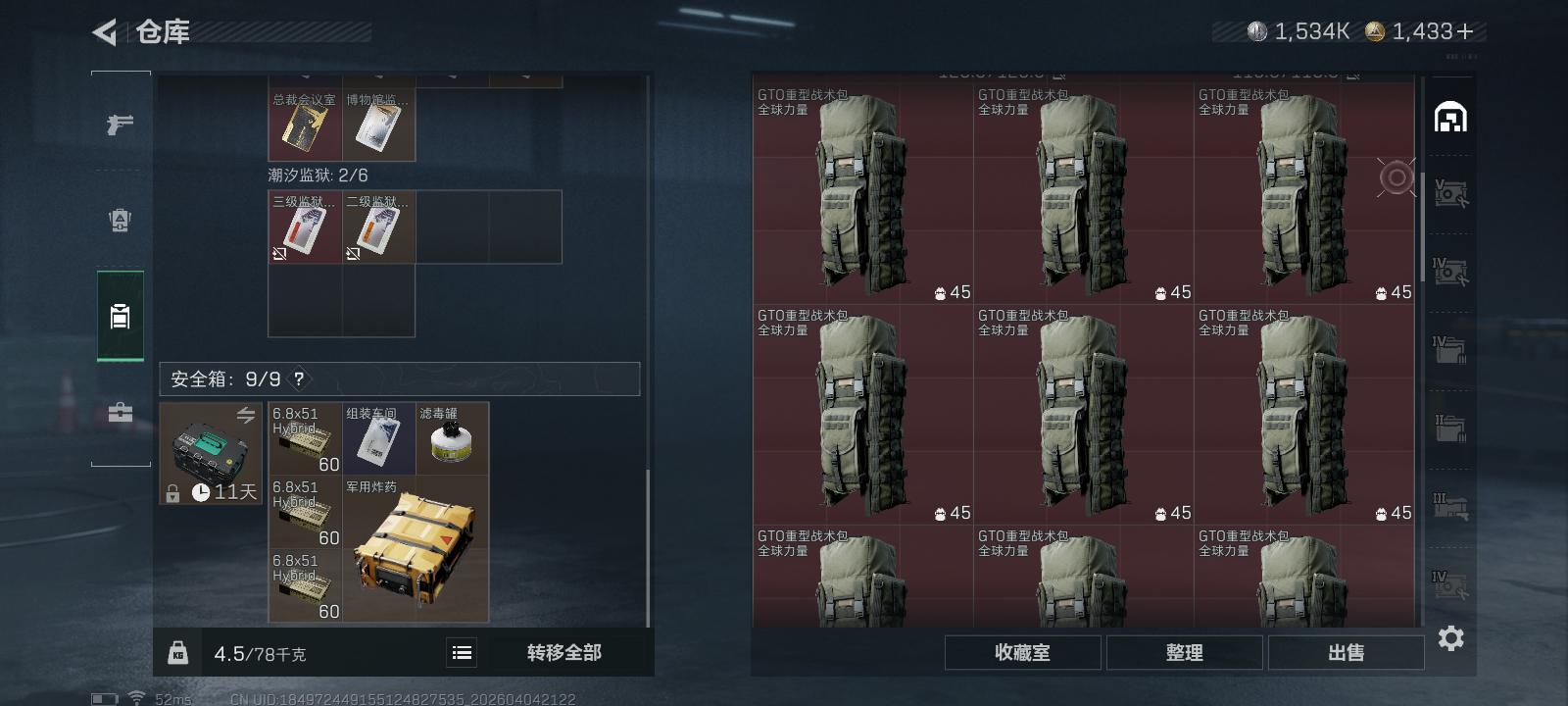This screenshot has height=706, width=1568.
Task: Click the shelter icon atop the right sidebar
Action: click(x=1451, y=115)
